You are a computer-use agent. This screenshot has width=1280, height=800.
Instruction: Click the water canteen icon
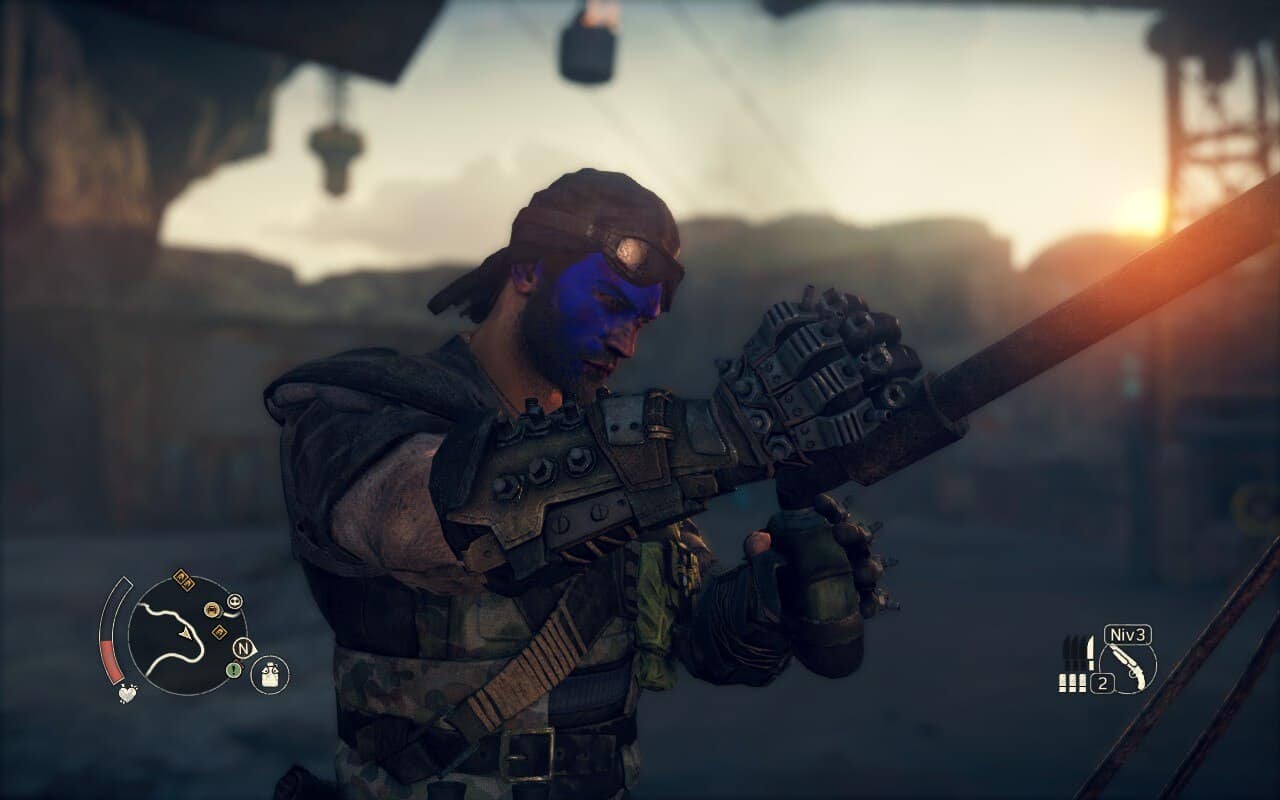coord(269,675)
